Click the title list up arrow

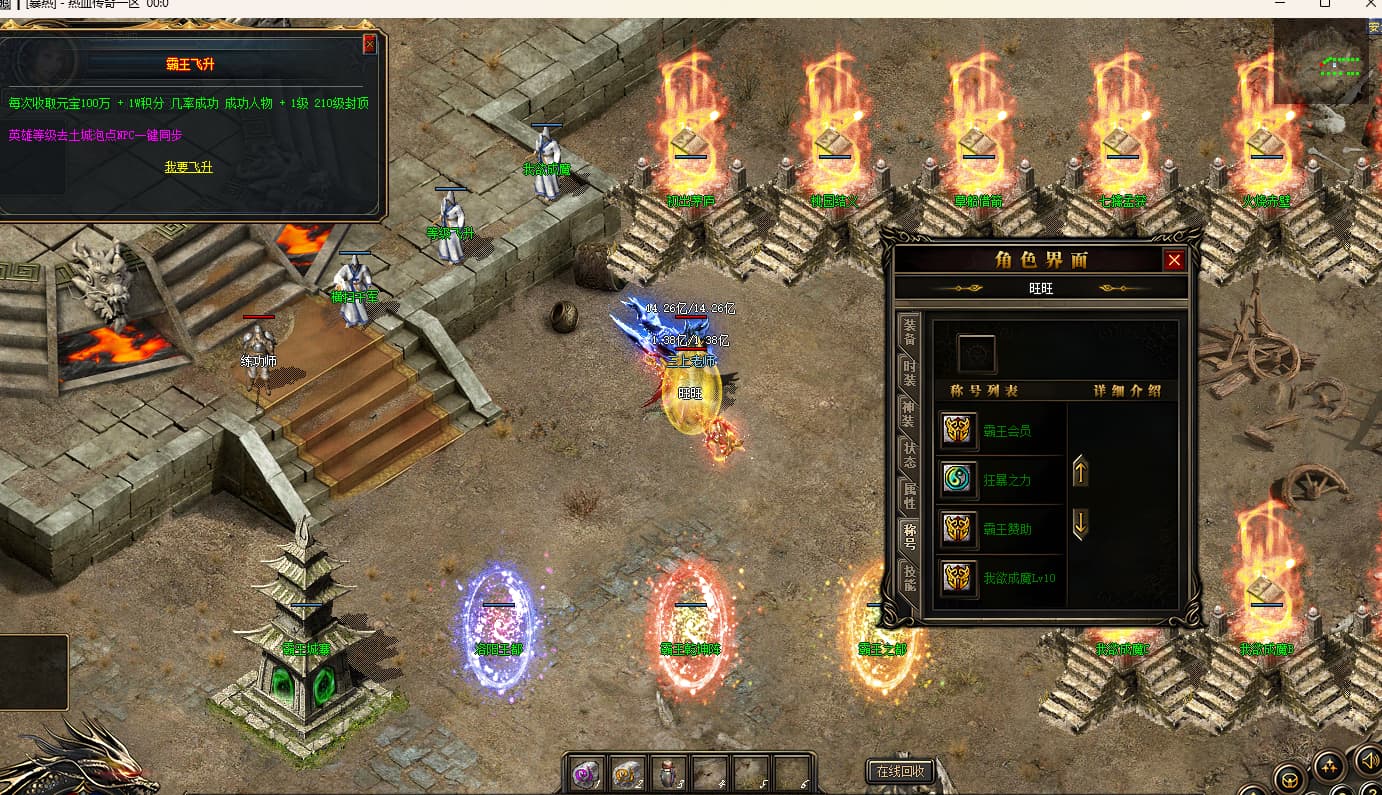click(x=1080, y=471)
